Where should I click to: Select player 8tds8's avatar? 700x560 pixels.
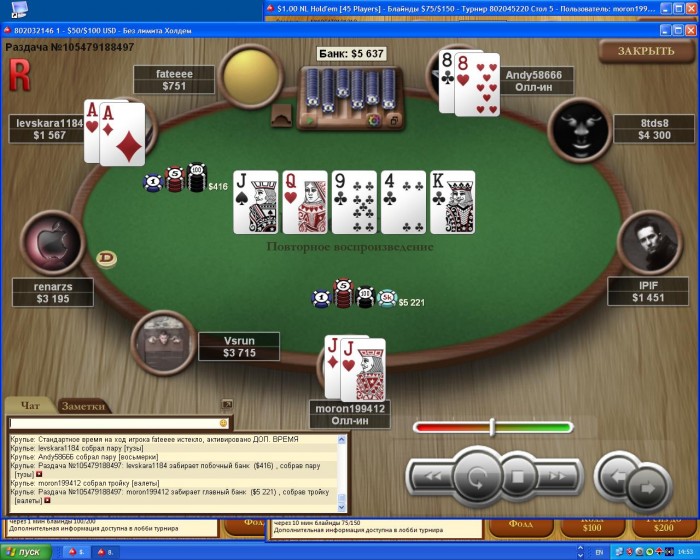tap(580, 128)
